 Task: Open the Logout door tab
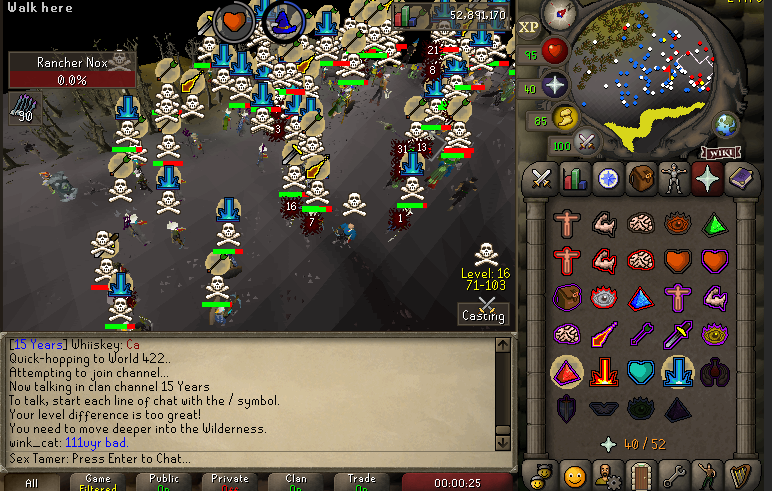pos(641,473)
